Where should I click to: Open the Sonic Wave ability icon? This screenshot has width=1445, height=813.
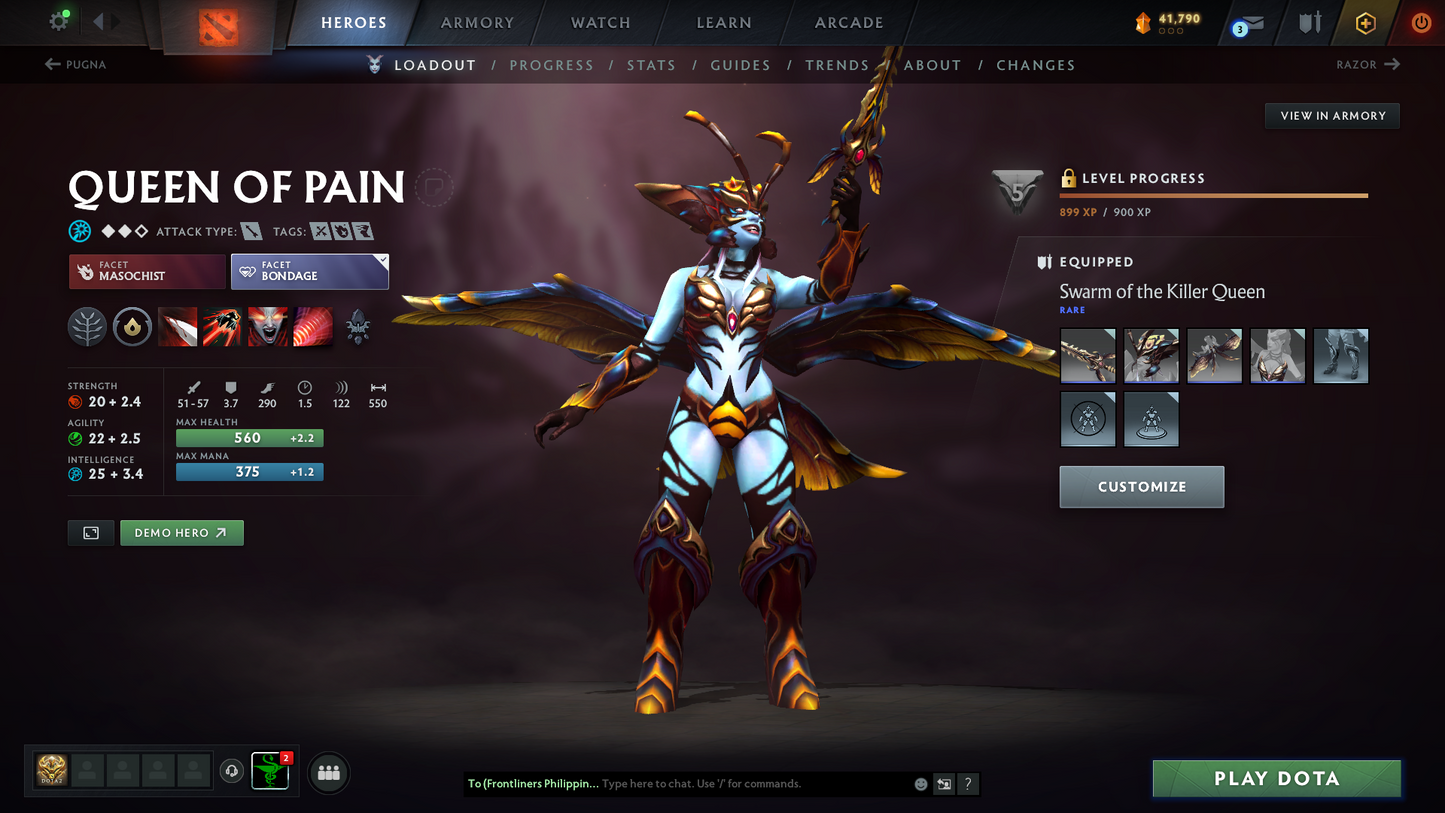tap(312, 327)
